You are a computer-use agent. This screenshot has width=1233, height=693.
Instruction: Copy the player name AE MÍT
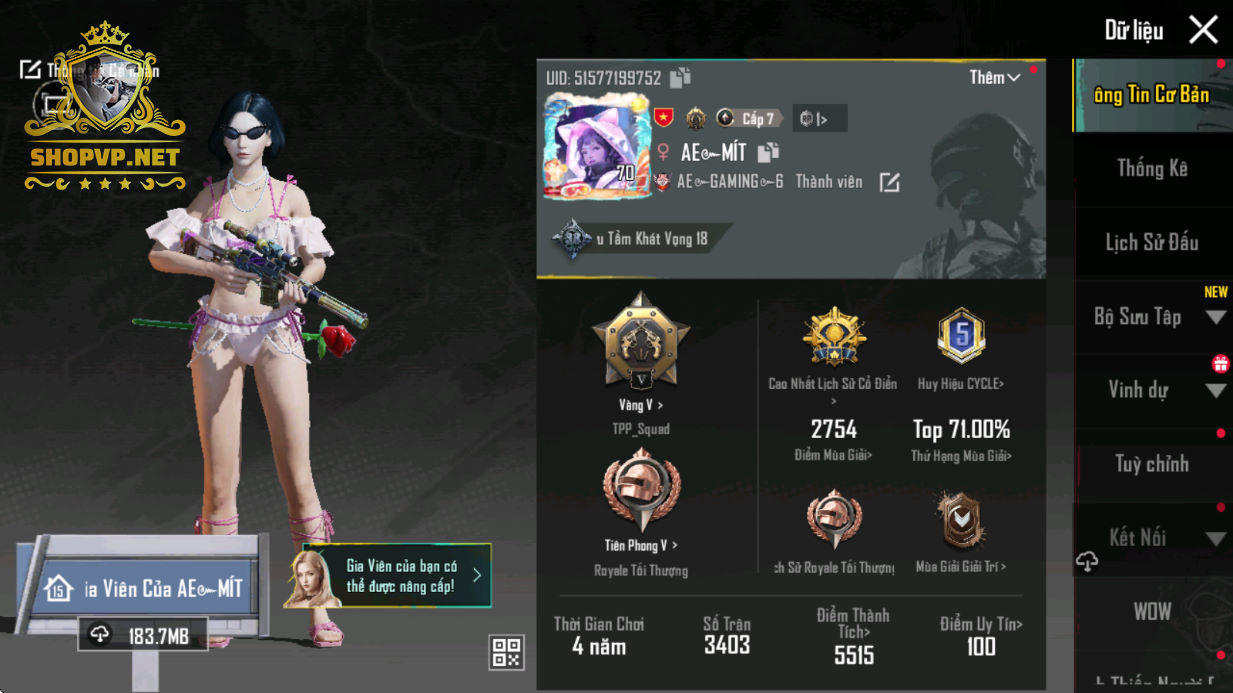tap(768, 153)
